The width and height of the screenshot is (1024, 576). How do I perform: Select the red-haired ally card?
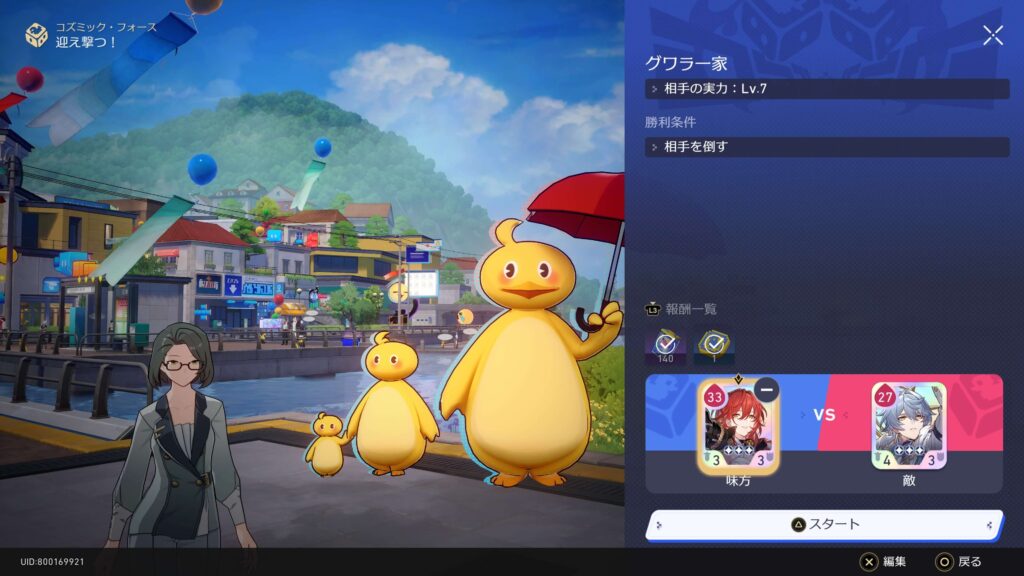[736, 425]
